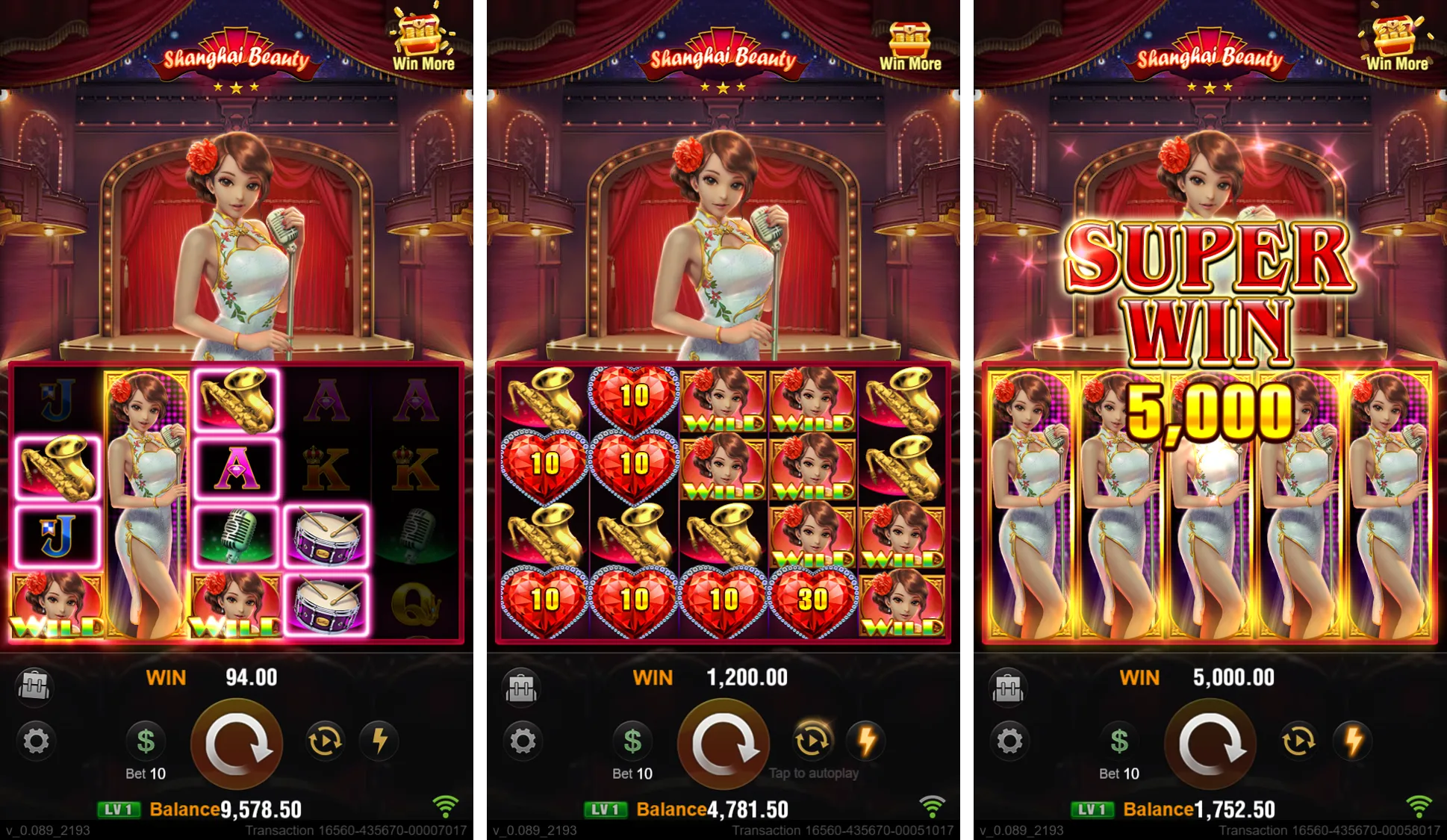Activate autoplay on the Super Win screen

click(1298, 741)
